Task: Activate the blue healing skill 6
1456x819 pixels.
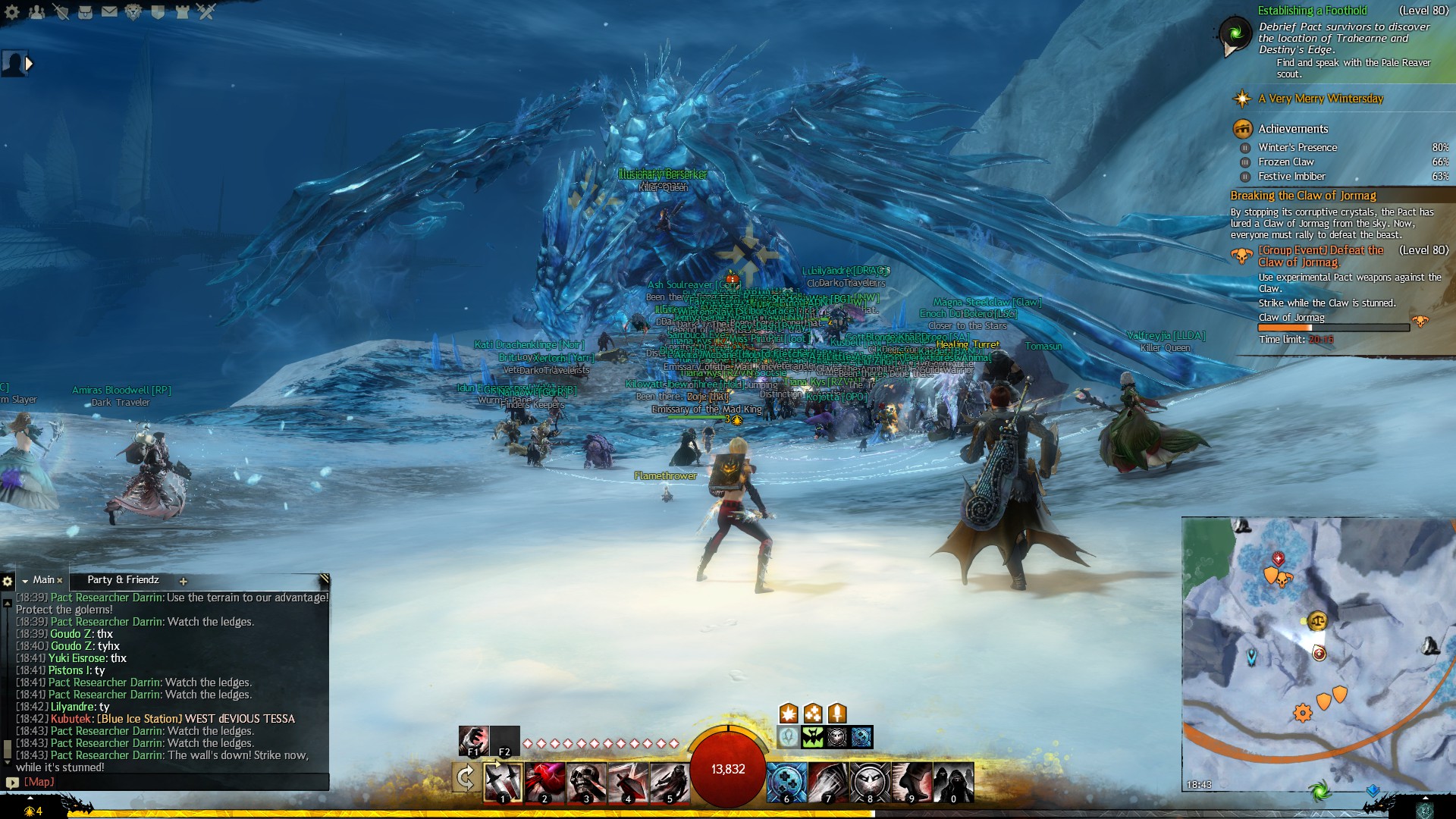Action: pyautogui.click(x=786, y=782)
